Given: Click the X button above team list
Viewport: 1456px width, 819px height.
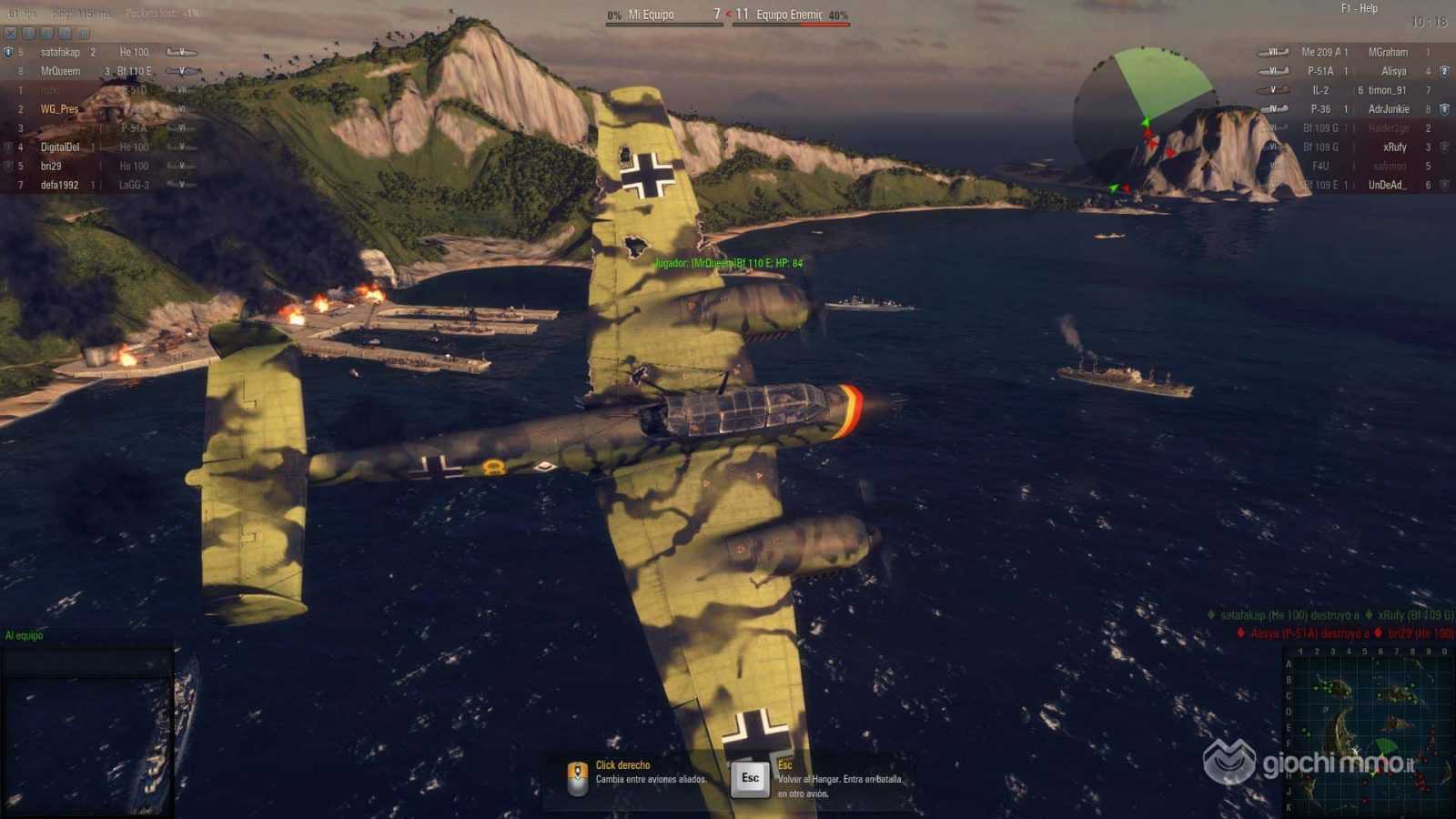Looking at the screenshot, I should coord(11,34).
